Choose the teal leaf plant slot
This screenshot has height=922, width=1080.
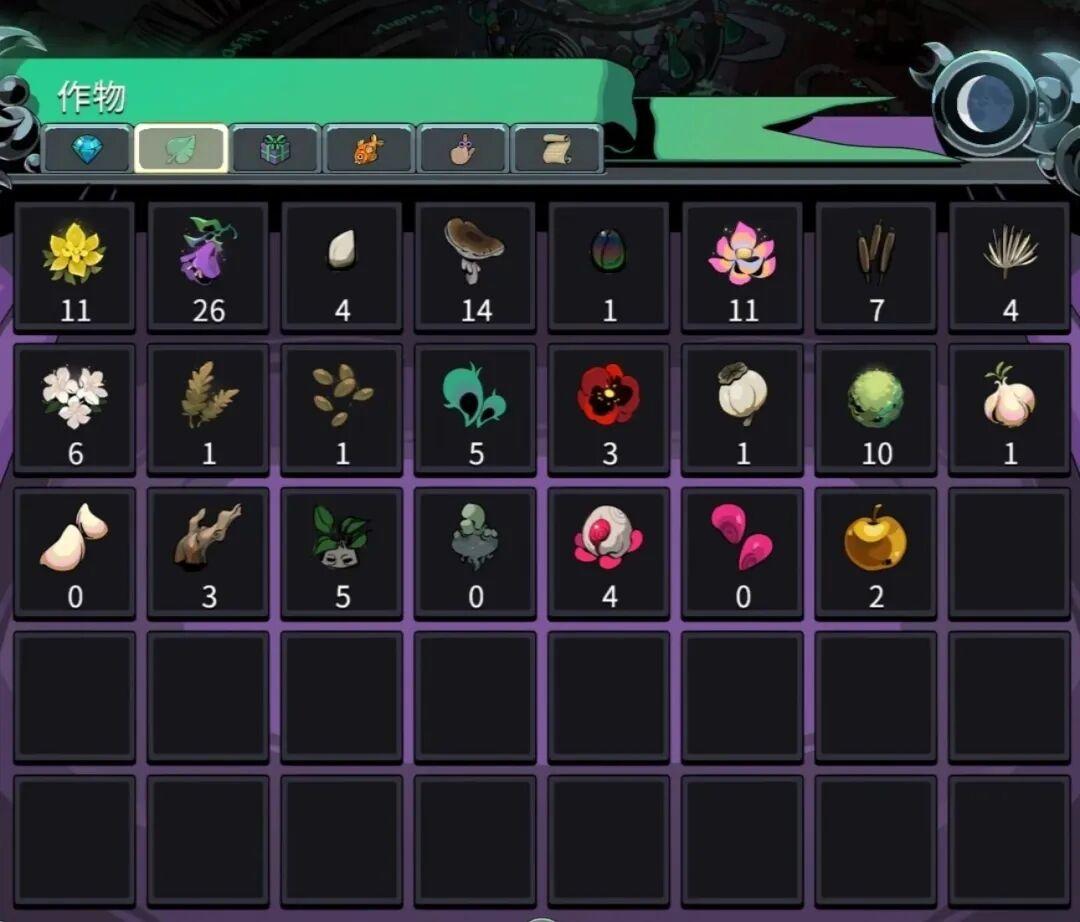point(476,410)
